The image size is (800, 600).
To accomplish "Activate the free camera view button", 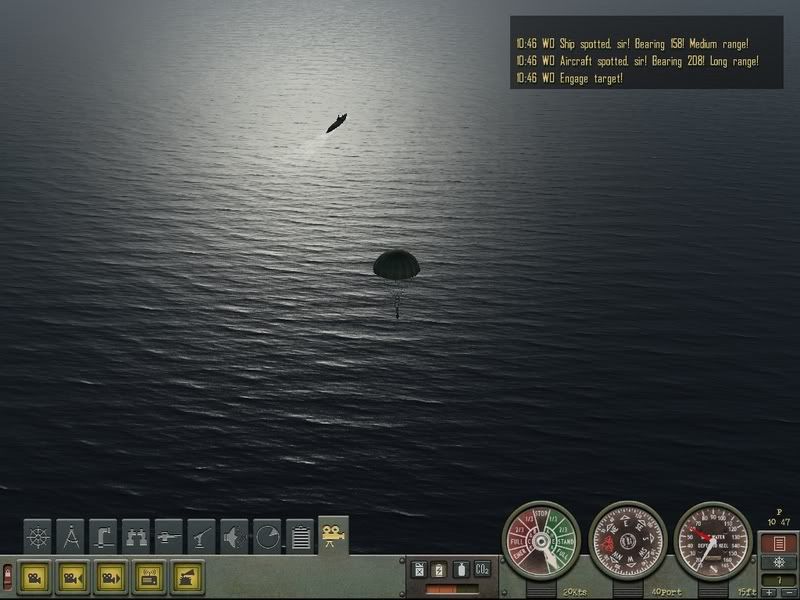I will [35, 577].
